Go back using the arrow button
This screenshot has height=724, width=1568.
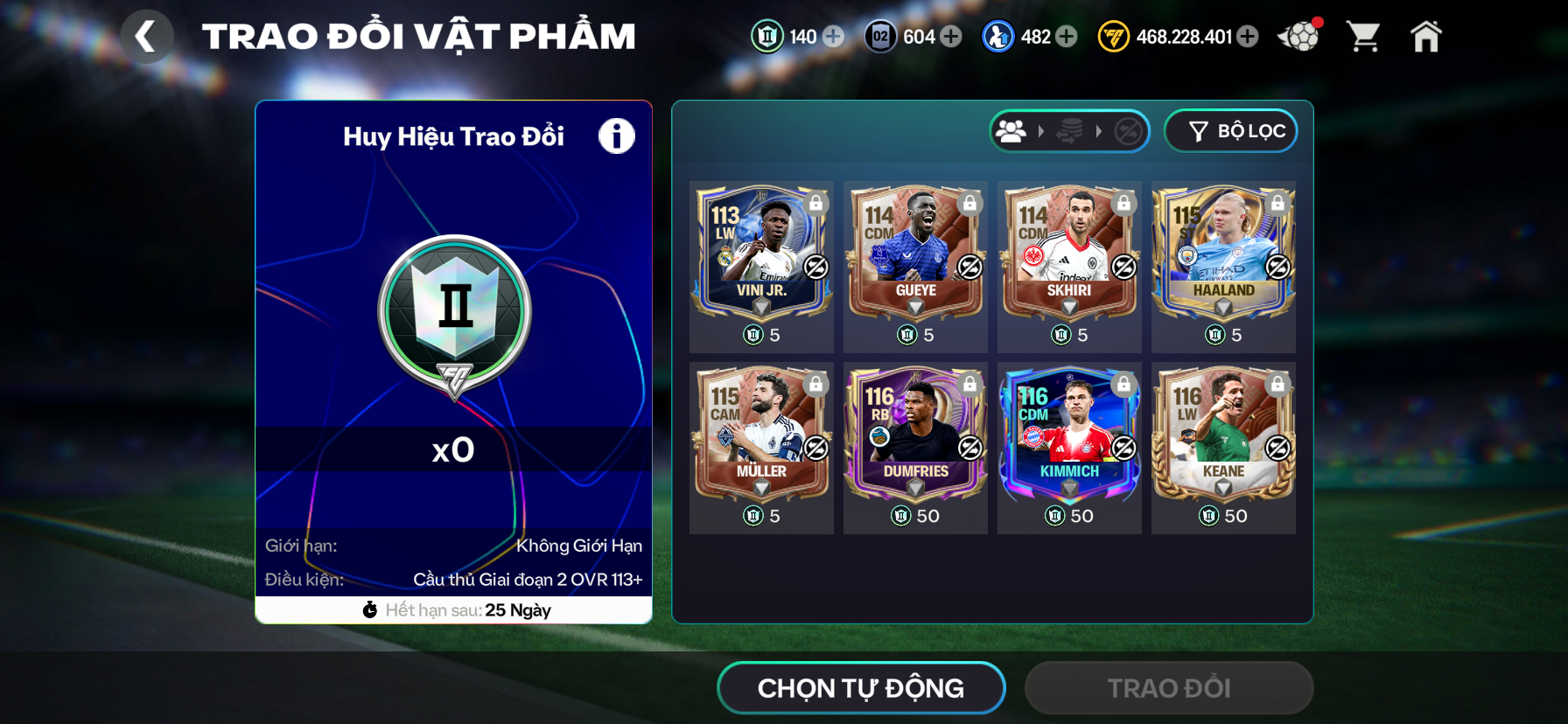(x=146, y=37)
